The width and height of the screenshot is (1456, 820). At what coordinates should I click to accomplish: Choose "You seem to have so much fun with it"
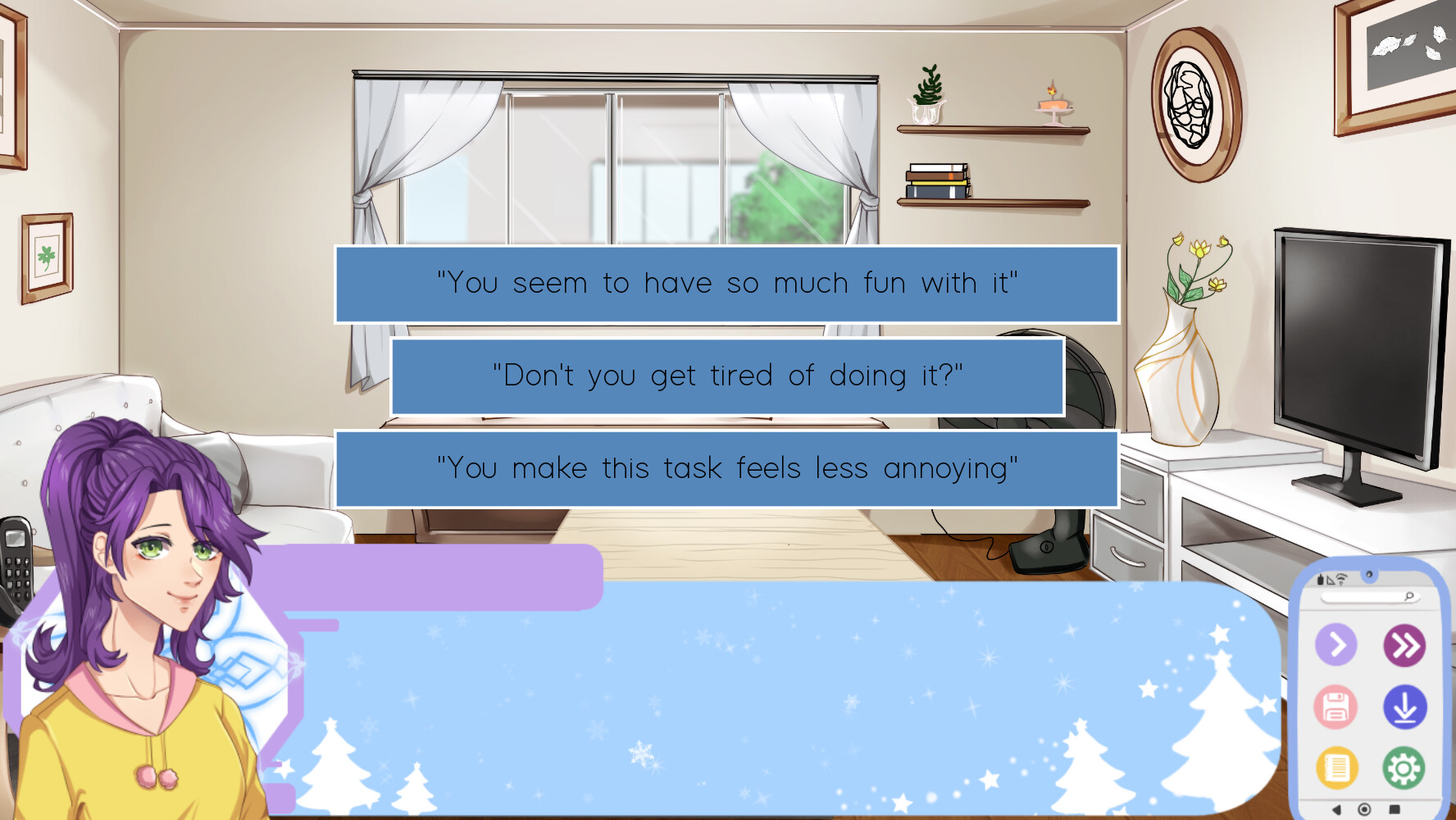tap(726, 284)
